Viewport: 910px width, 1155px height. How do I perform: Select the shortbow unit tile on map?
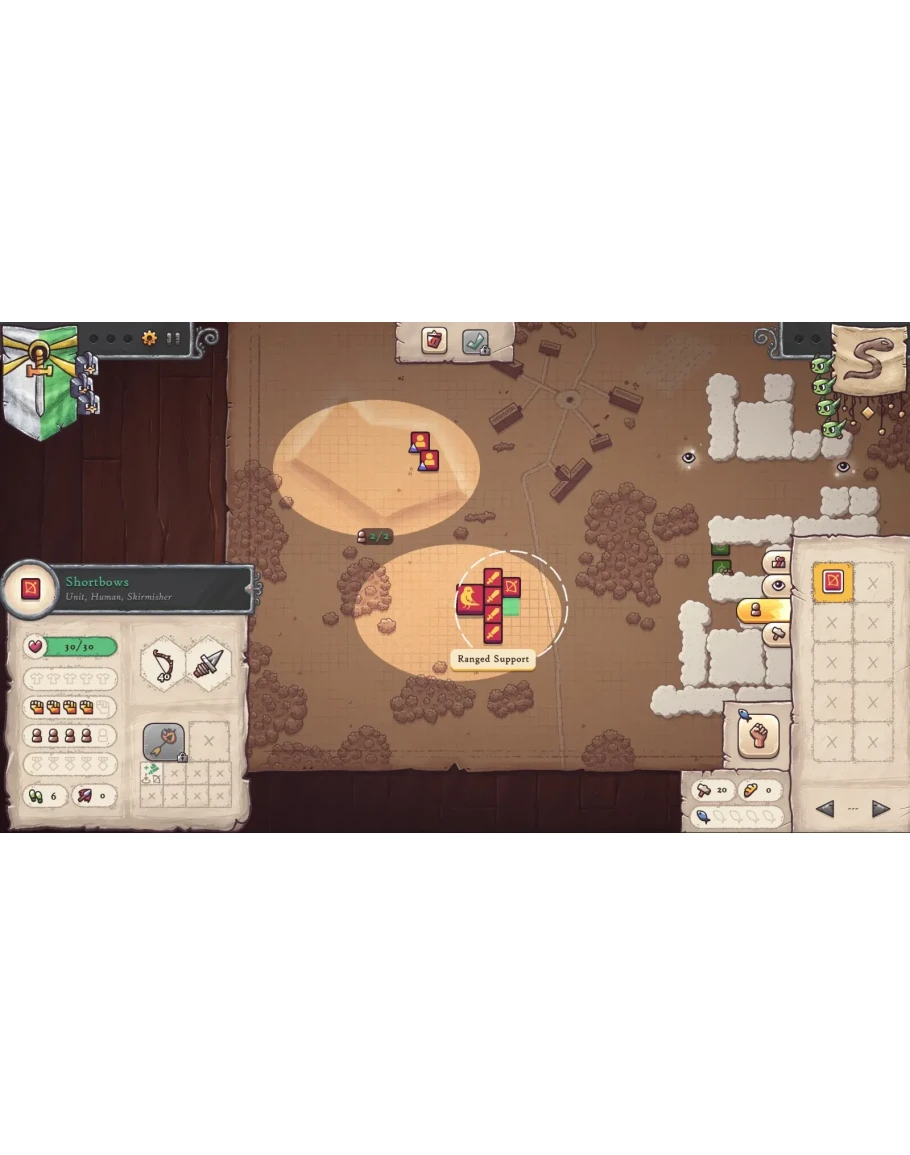511,586
